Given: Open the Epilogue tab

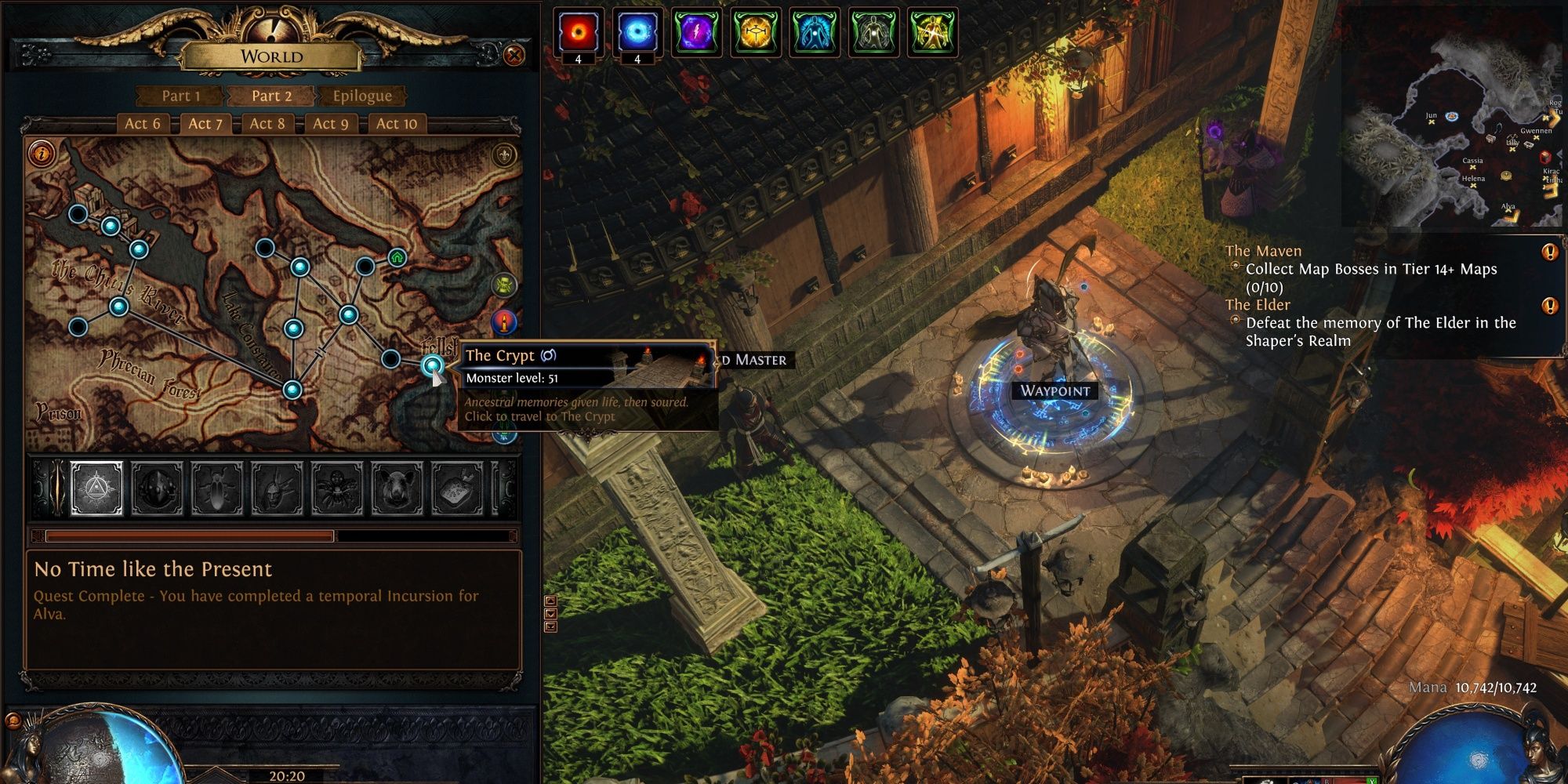Looking at the screenshot, I should (x=361, y=96).
